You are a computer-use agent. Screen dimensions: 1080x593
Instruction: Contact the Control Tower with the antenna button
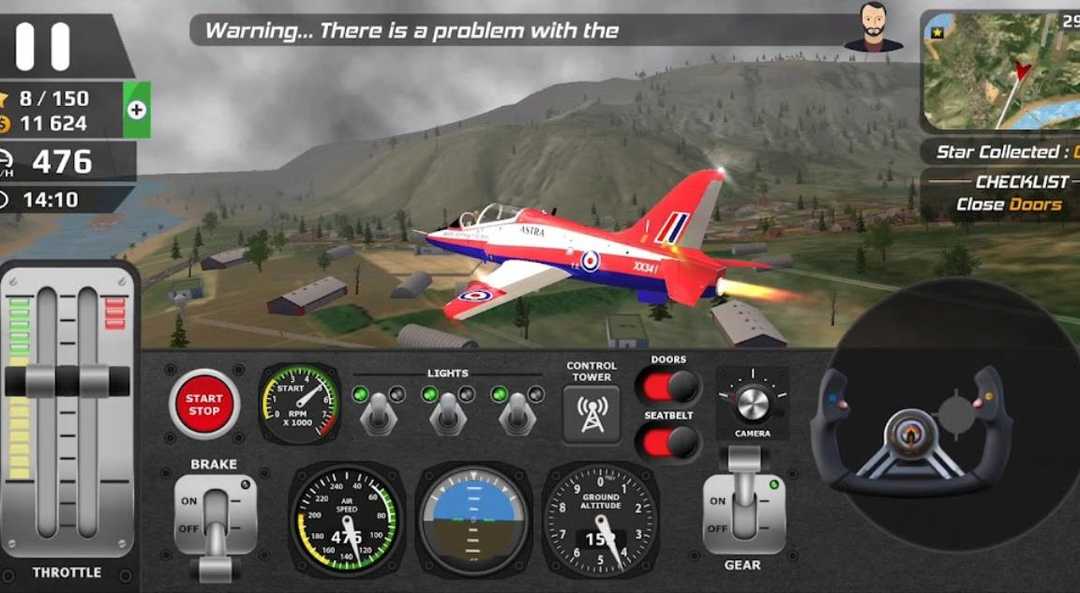tap(591, 415)
